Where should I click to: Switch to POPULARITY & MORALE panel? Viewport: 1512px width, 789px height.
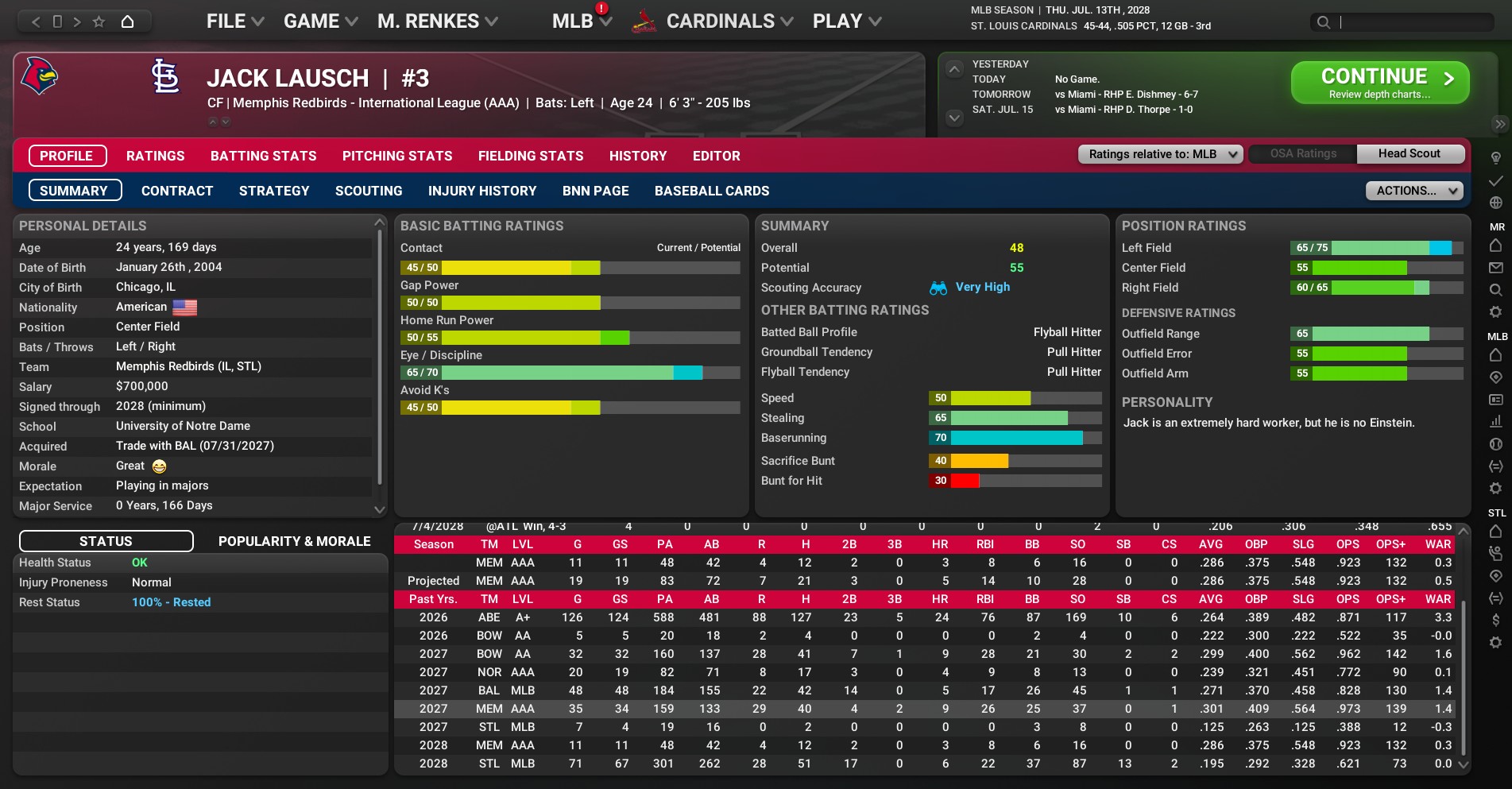[294, 541]
